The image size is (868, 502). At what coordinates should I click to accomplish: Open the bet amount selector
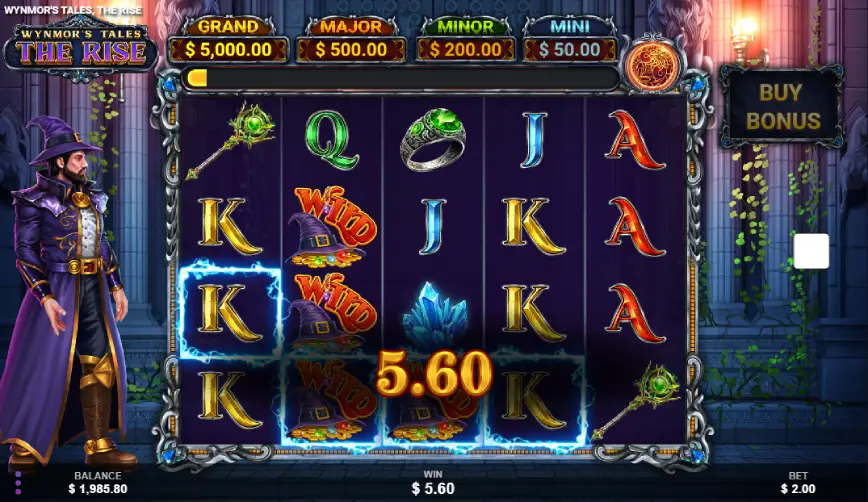coord(796,483)
